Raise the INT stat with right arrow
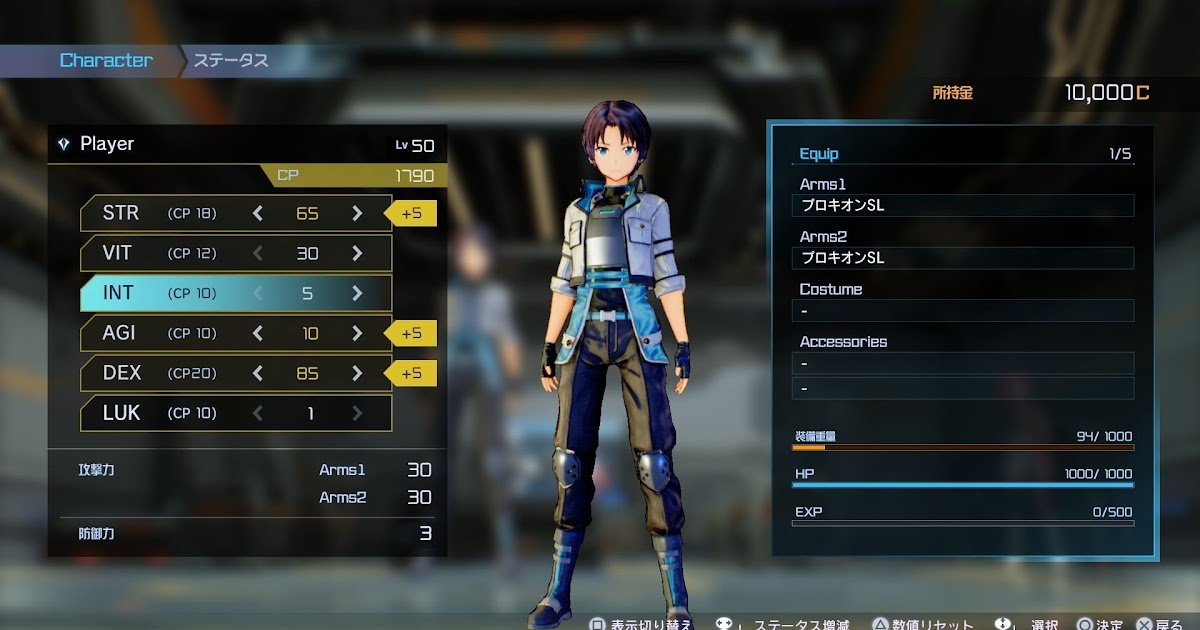This screenshot has width=1200, height=630. [x=357, y=293]
